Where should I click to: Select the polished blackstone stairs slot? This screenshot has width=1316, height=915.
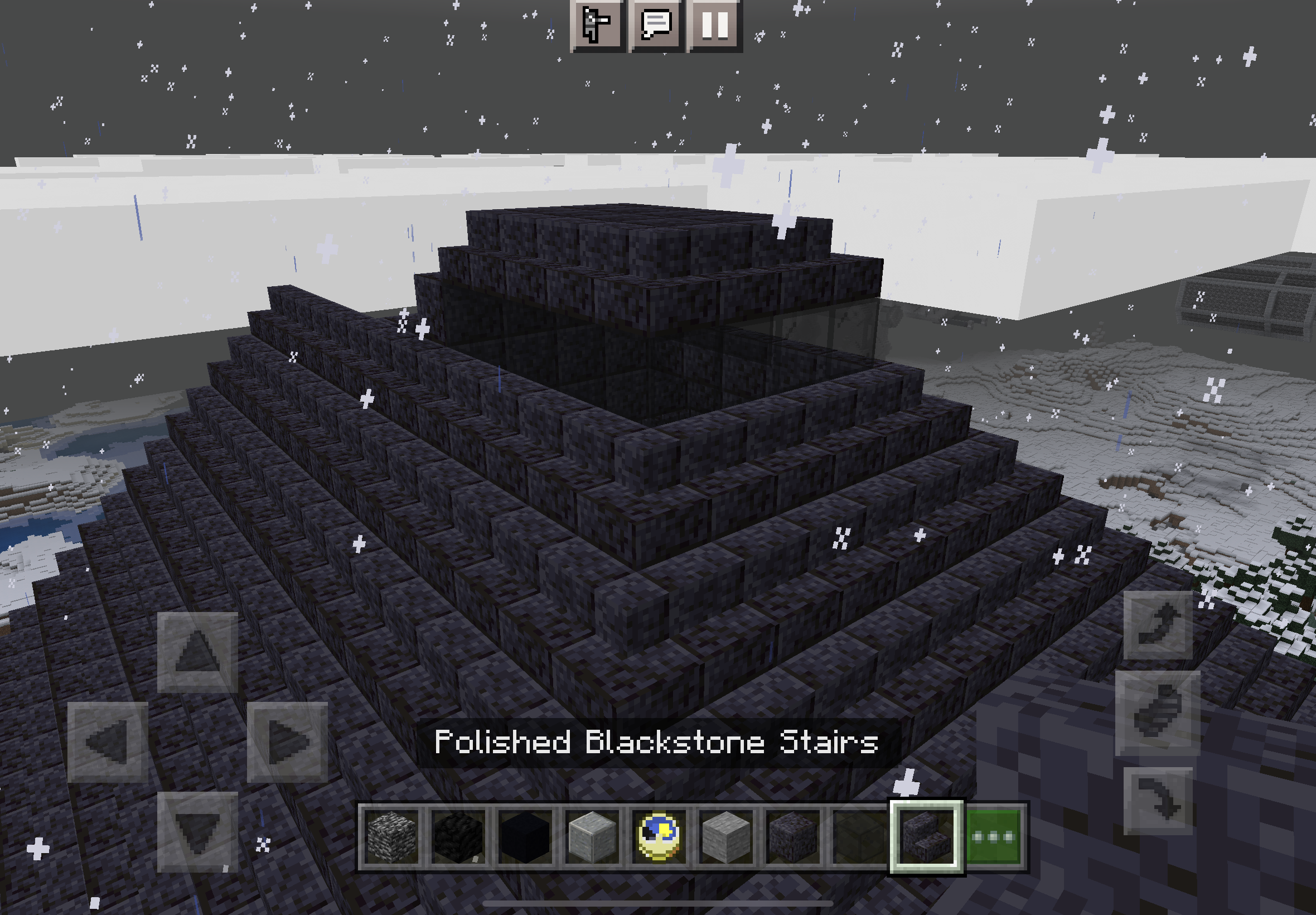pos(926,837)
